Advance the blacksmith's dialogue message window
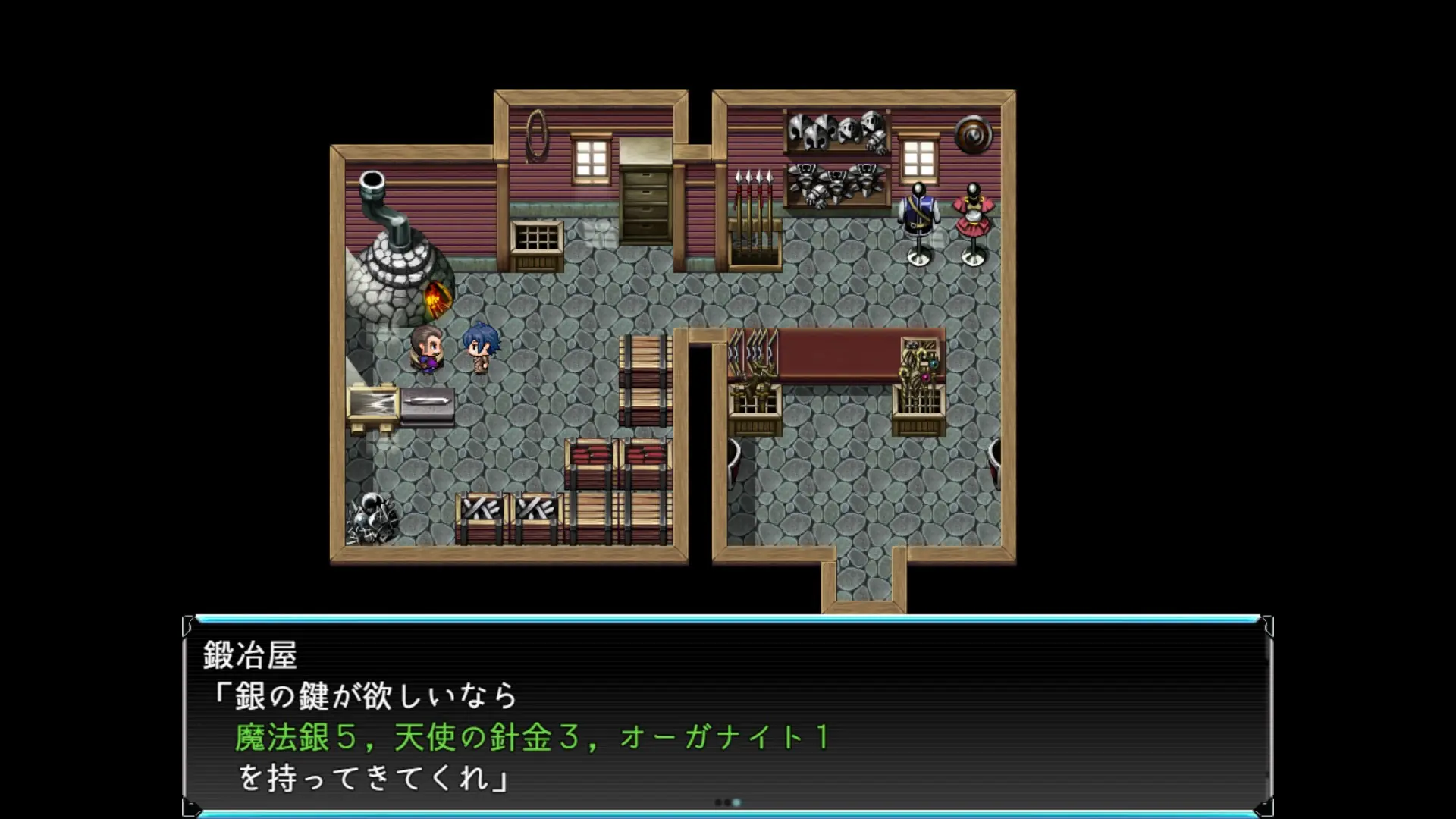 (728, 716)
